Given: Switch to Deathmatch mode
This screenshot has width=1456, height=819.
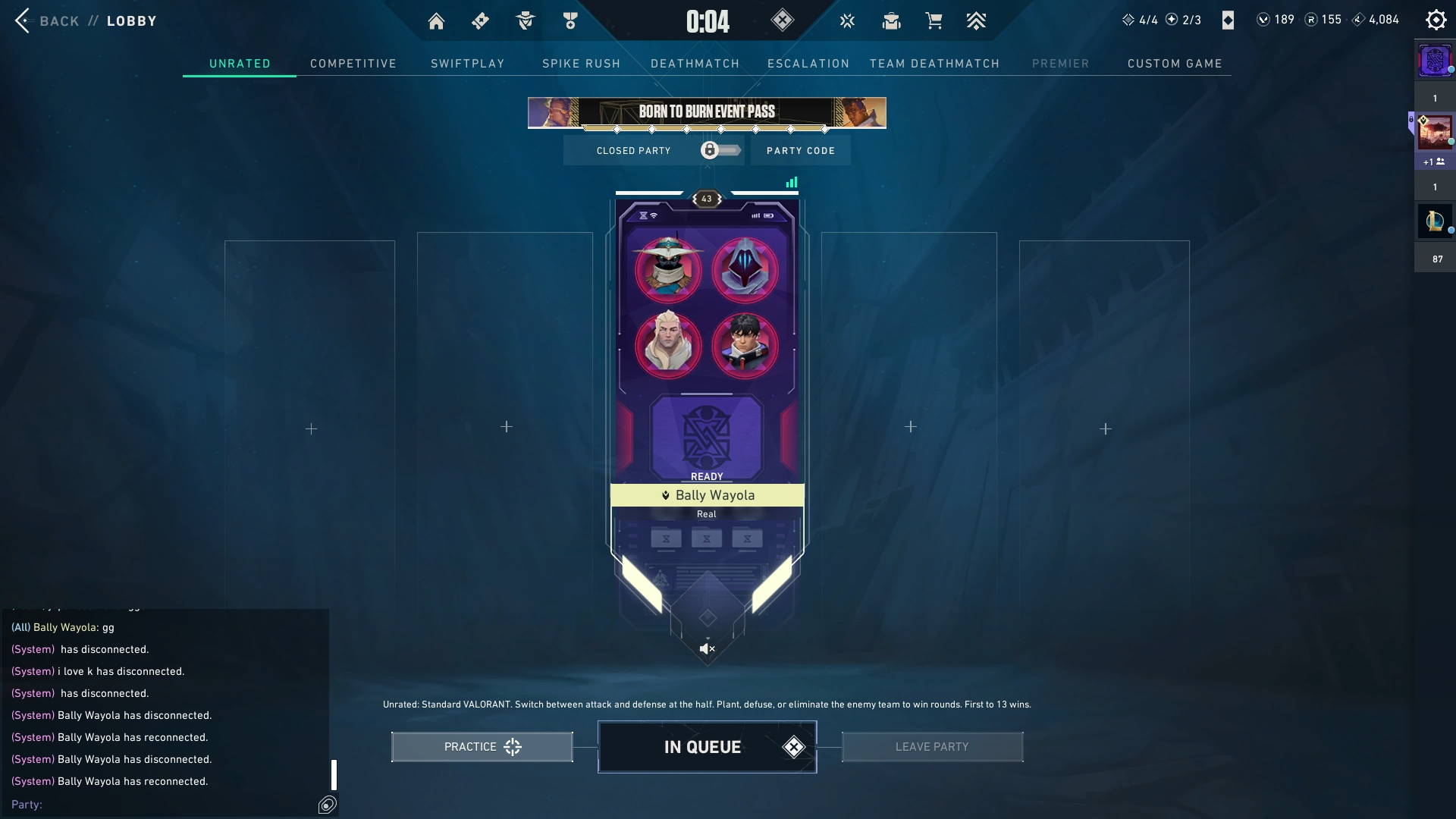Looking at the screenshot, I should [x=695, y=64].
